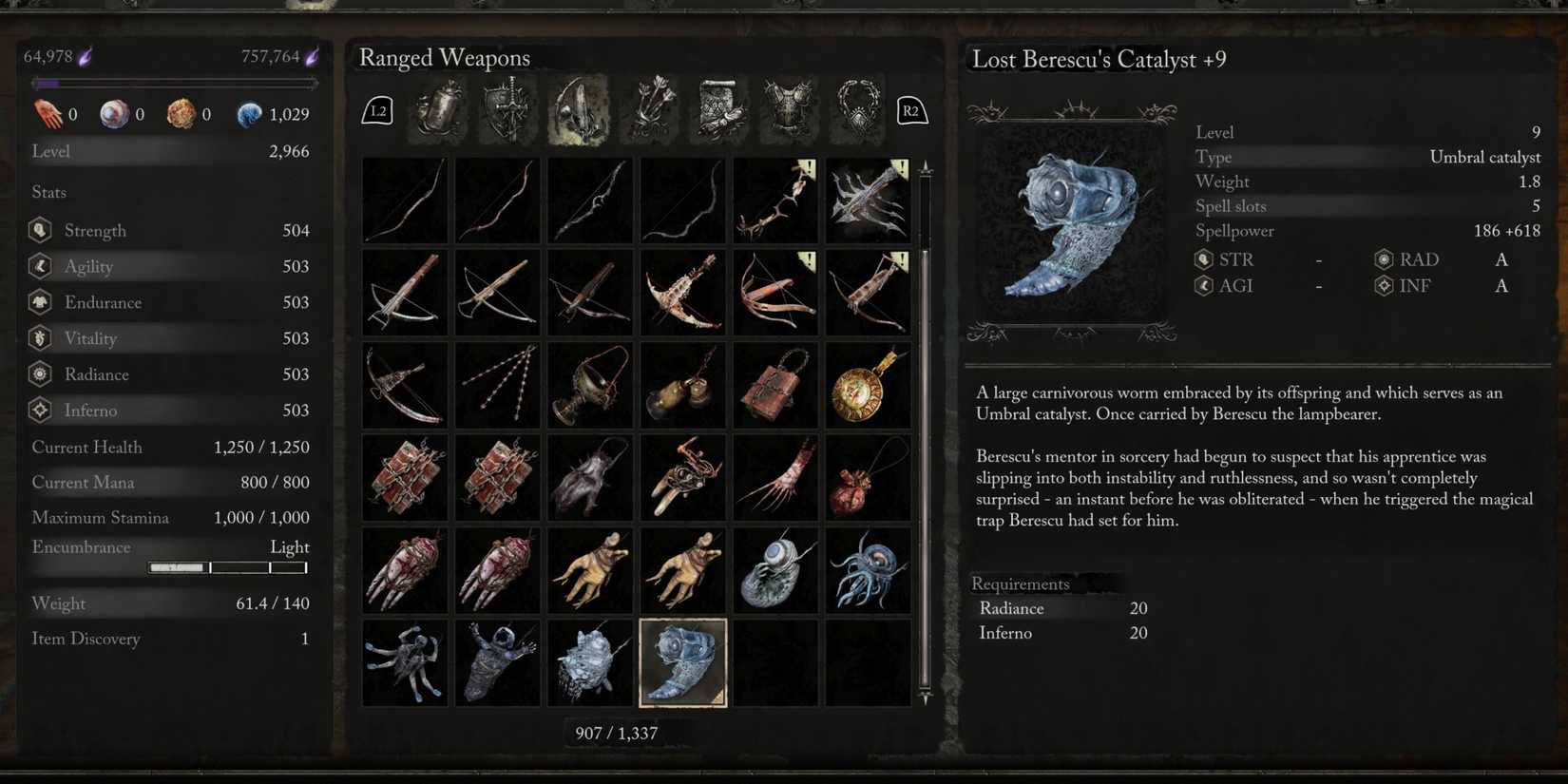Switch tabs with the R2 button

click(x=910, y=110)
